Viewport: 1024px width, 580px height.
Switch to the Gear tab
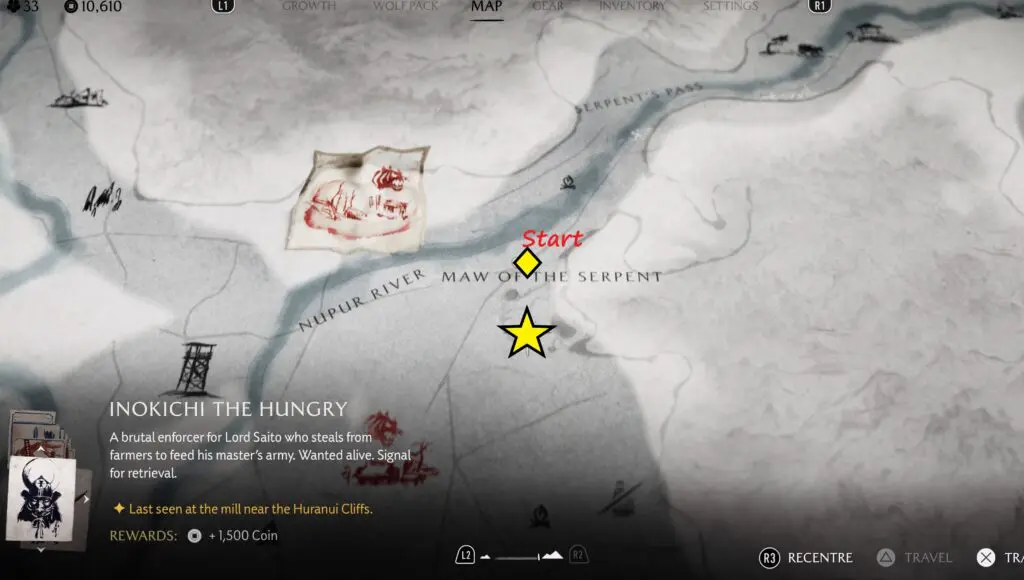click(x=547, y=6)
